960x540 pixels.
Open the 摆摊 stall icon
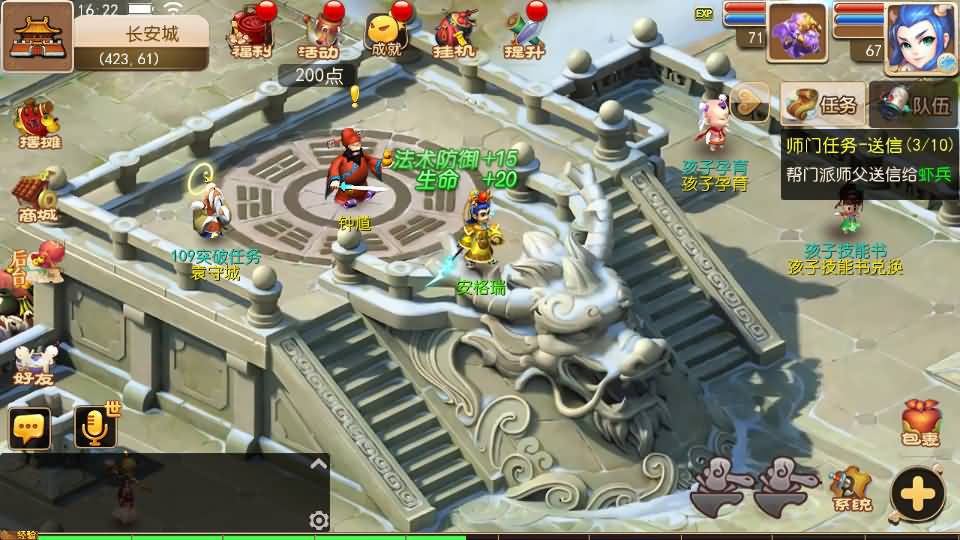[x=36, y=123]
